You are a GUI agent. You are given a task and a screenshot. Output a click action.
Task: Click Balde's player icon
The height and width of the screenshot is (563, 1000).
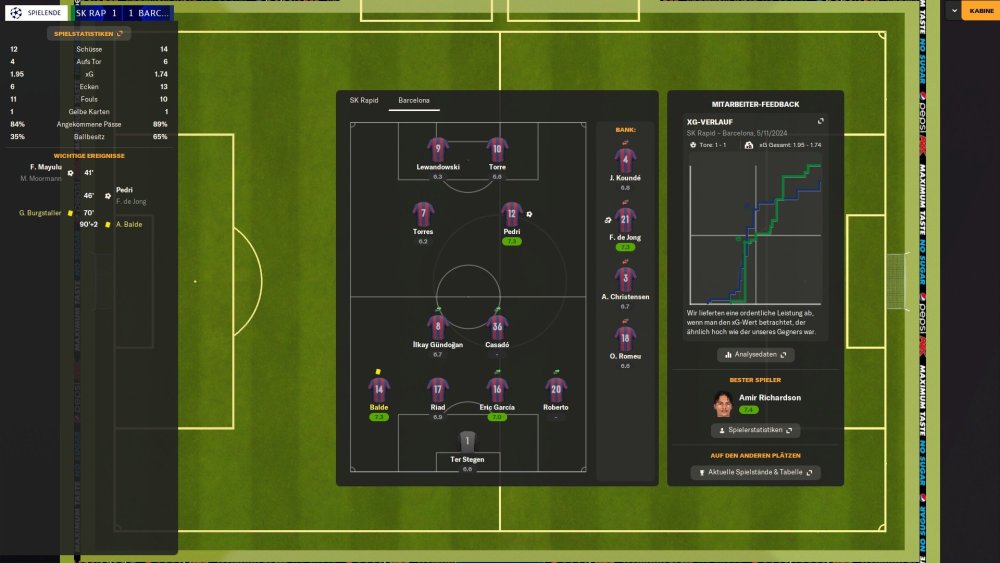[379, 390]
